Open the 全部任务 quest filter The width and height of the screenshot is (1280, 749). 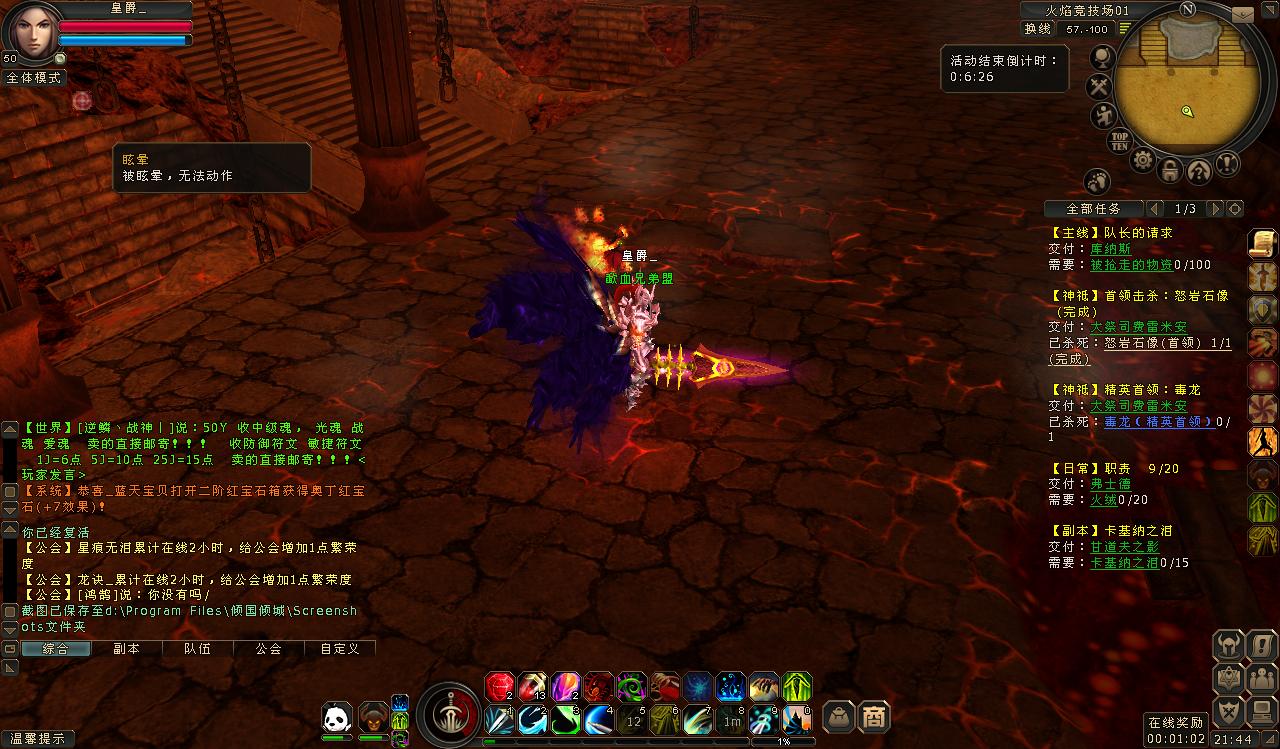coord(1093,209)
